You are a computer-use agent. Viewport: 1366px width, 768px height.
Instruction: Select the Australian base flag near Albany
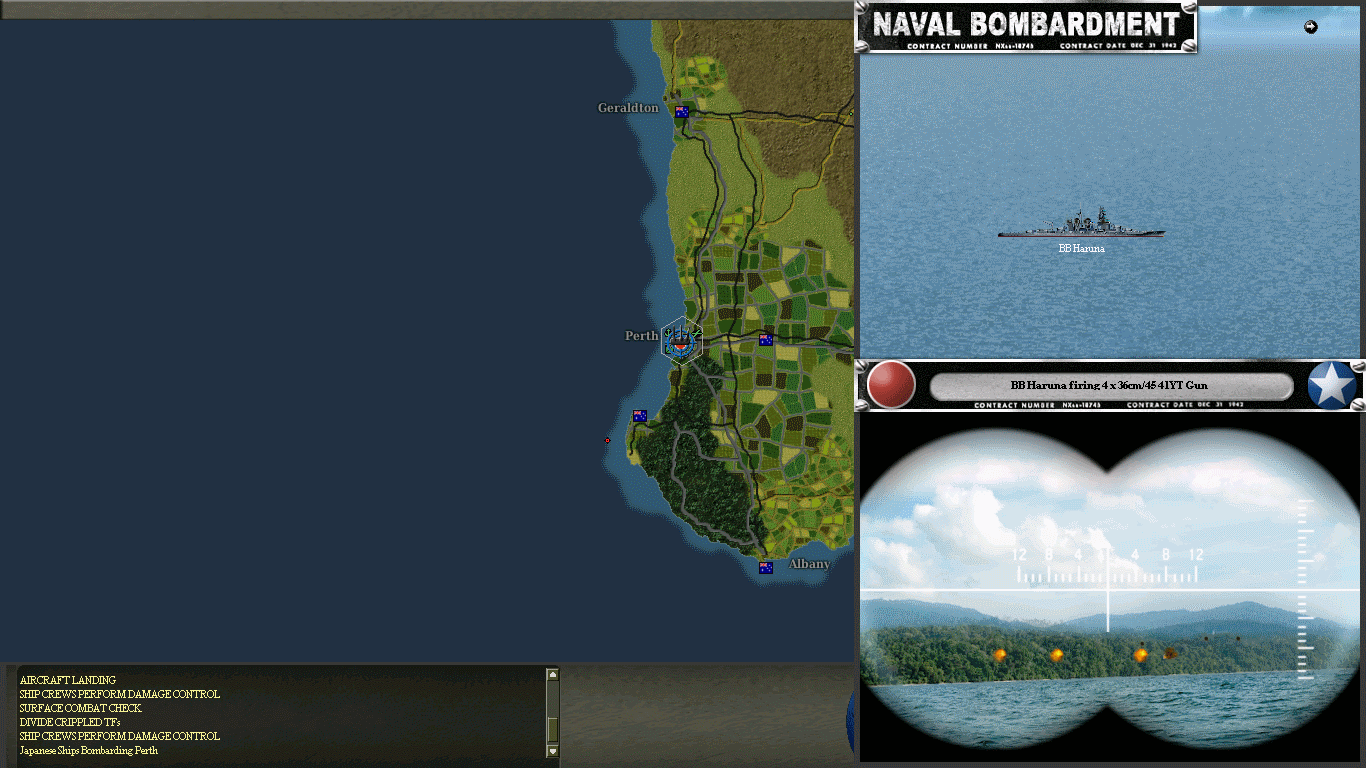pyautogui.click(x=765, y=567)
